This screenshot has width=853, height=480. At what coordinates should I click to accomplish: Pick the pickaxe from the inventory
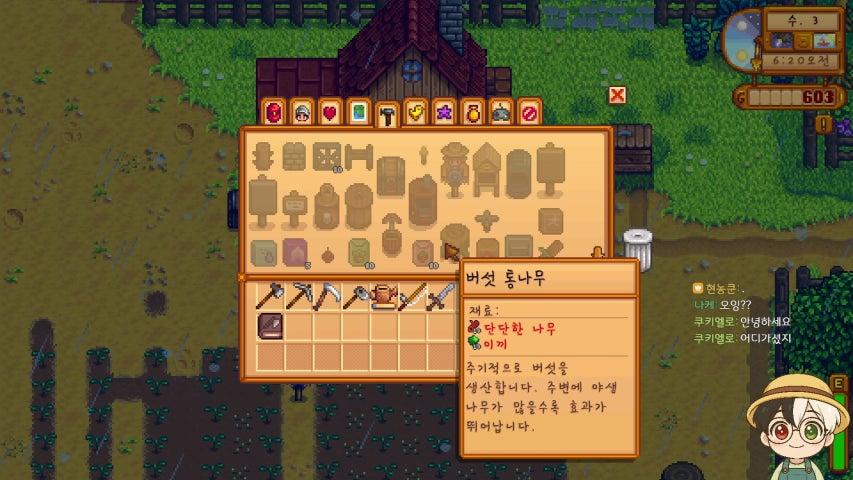pyautogui.click(x=300, y=297)
